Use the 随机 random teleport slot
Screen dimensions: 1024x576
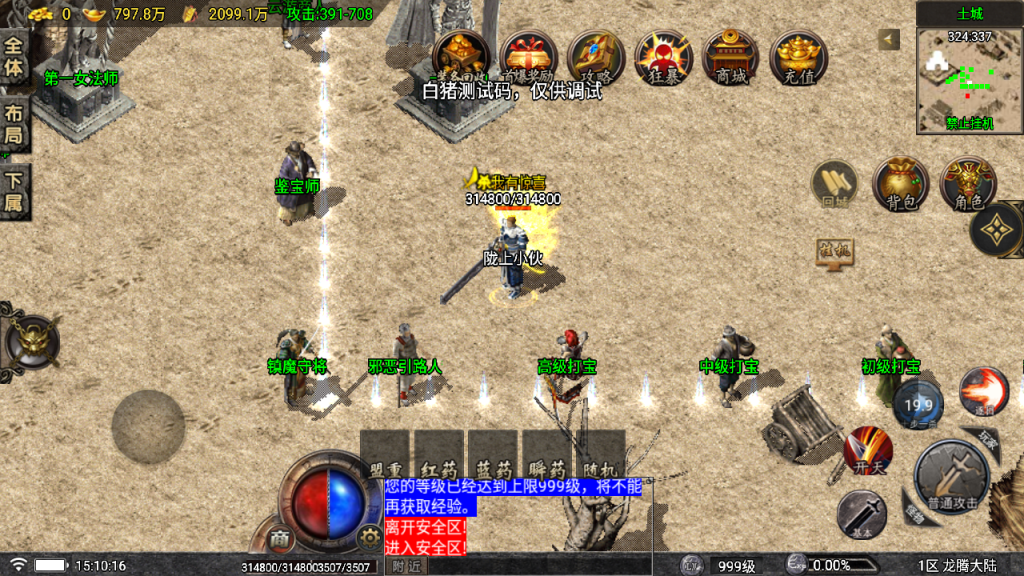601,456
